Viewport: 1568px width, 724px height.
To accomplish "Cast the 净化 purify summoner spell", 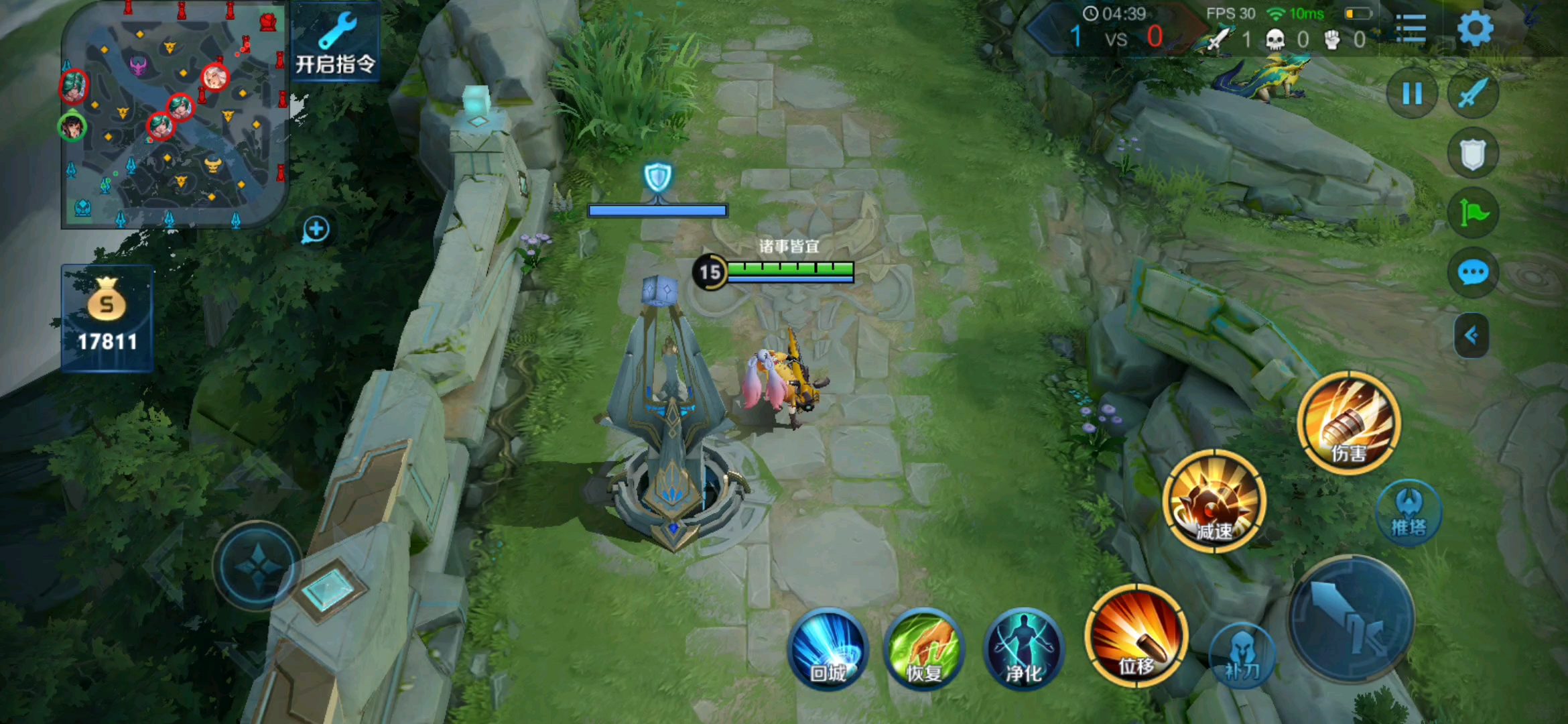I will click(1023, 648).
